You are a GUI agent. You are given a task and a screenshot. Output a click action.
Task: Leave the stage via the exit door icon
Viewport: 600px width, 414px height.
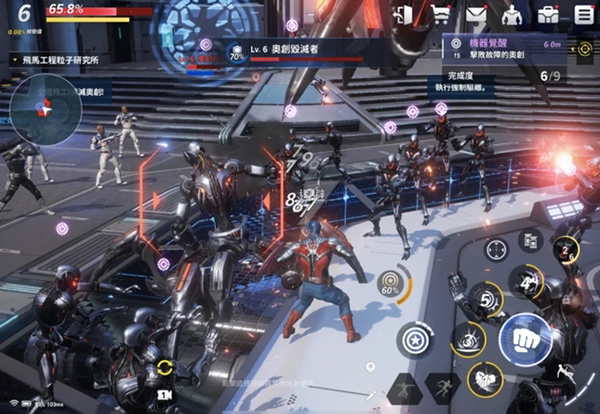tap(404, 14)
